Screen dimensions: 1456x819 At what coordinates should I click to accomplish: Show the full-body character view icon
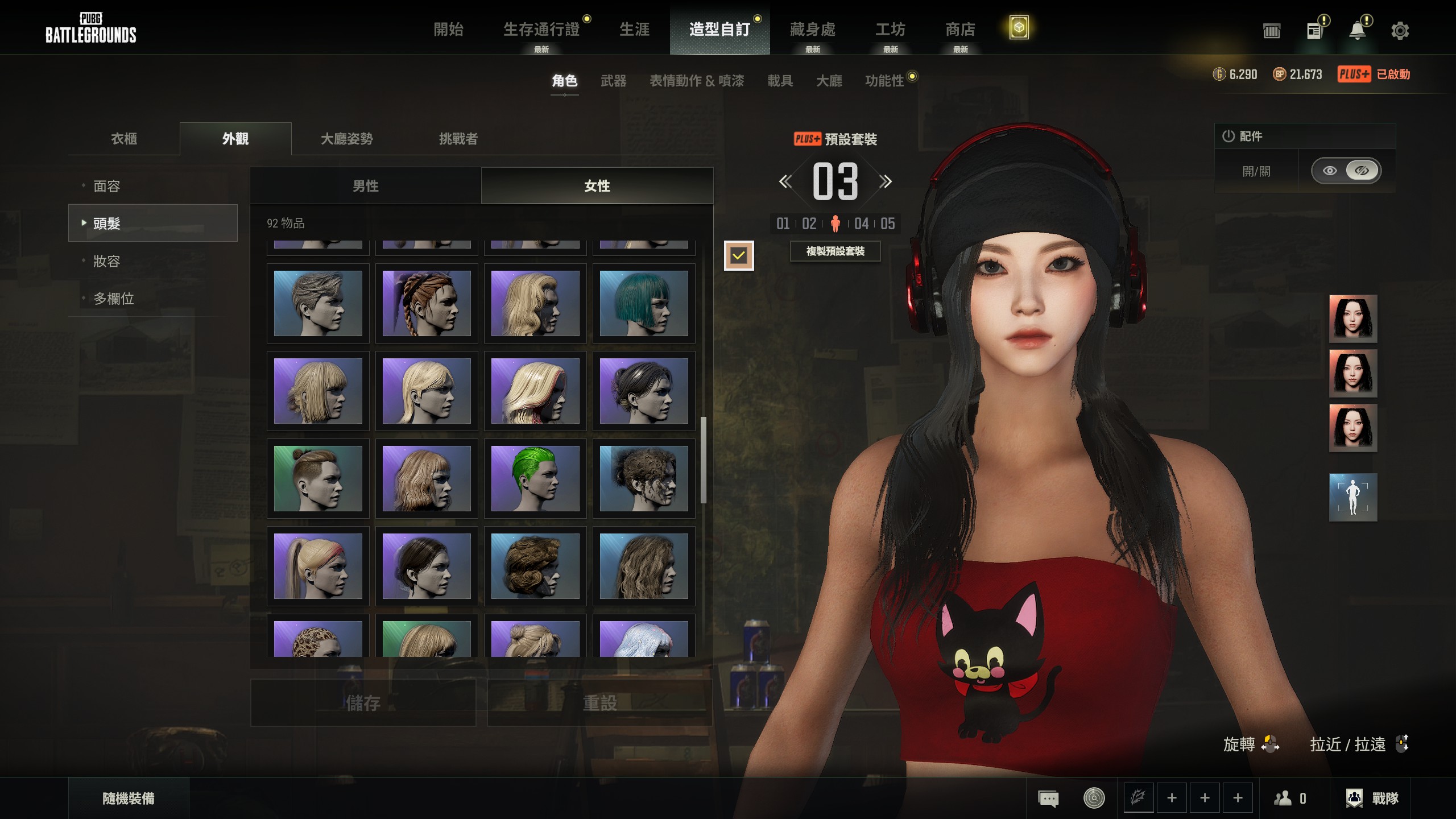(x=1352, y=497)
